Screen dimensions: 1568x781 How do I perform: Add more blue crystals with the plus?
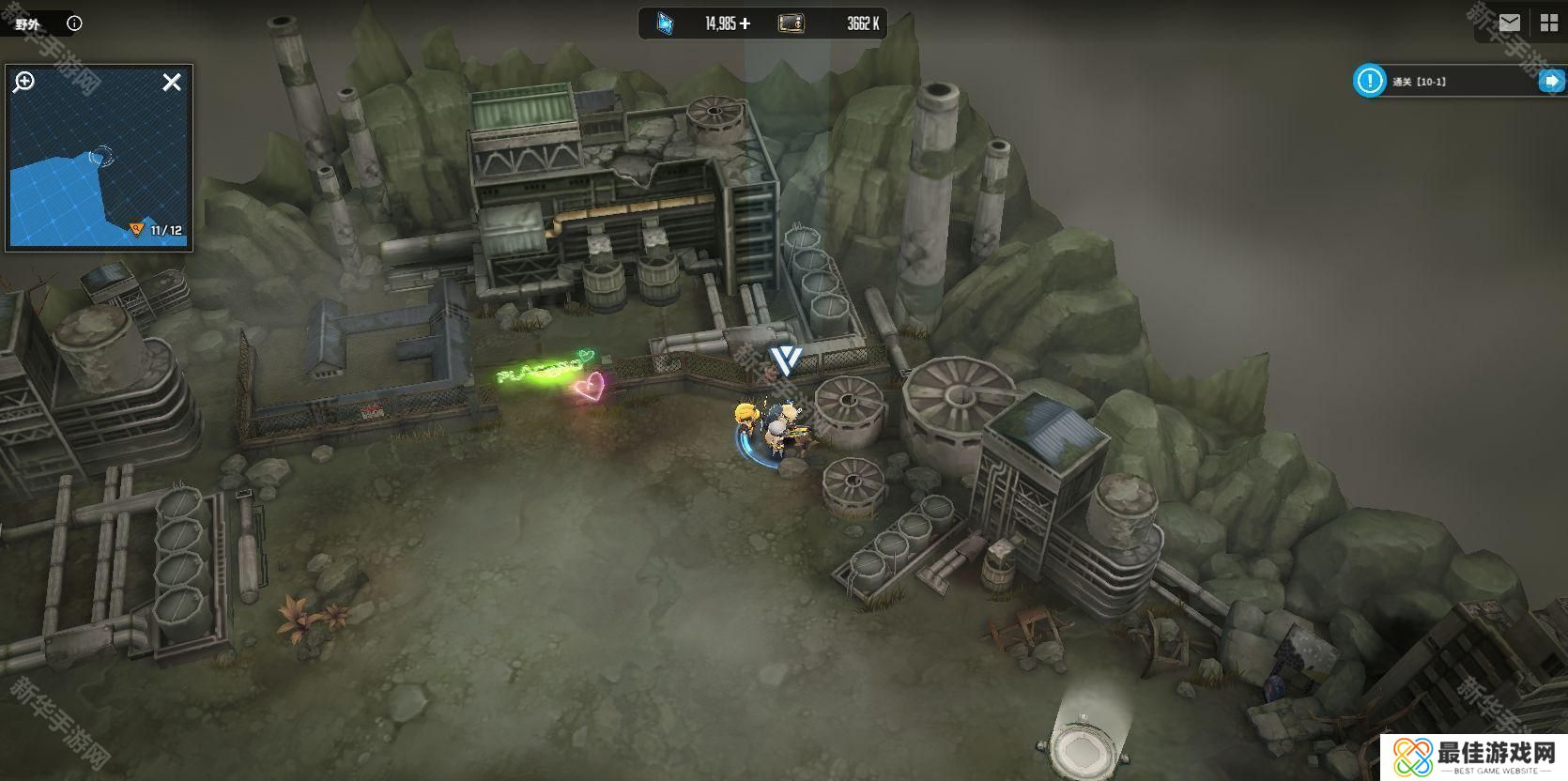[x=746, y=23]
